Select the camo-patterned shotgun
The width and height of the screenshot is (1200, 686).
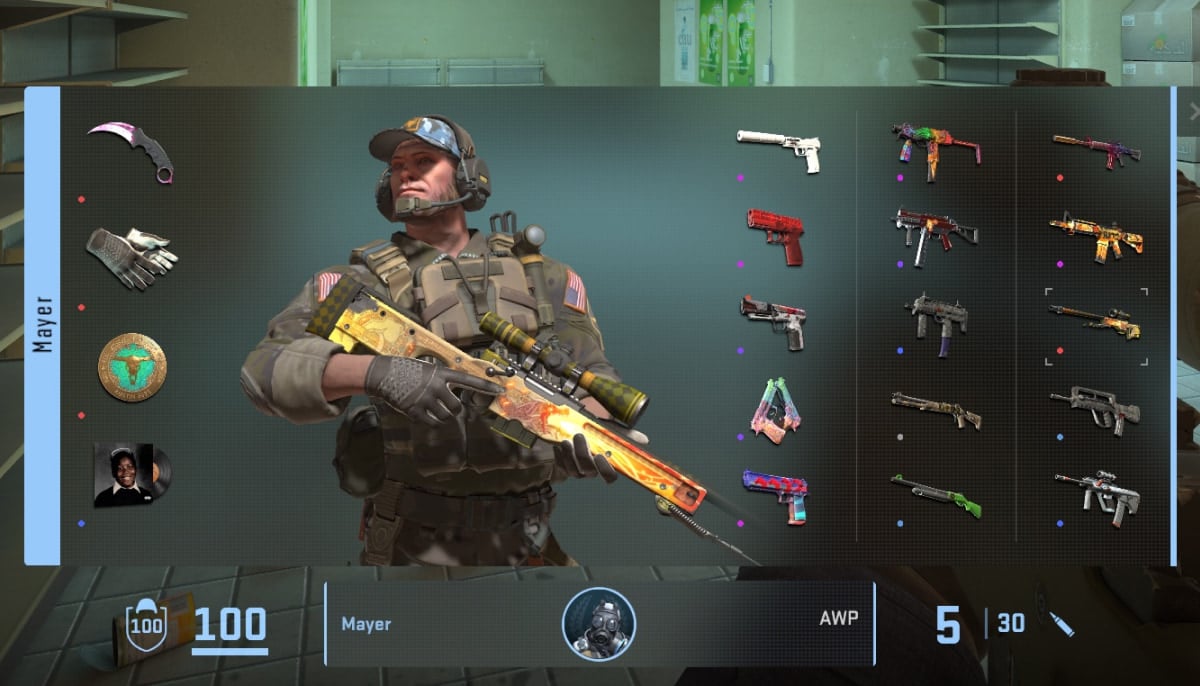[x=935, y=408]
